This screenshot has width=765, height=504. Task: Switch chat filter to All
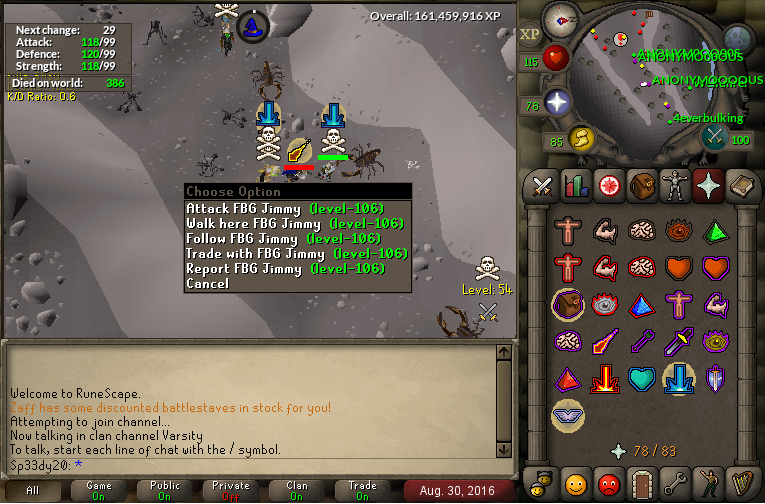coord(33,490)
